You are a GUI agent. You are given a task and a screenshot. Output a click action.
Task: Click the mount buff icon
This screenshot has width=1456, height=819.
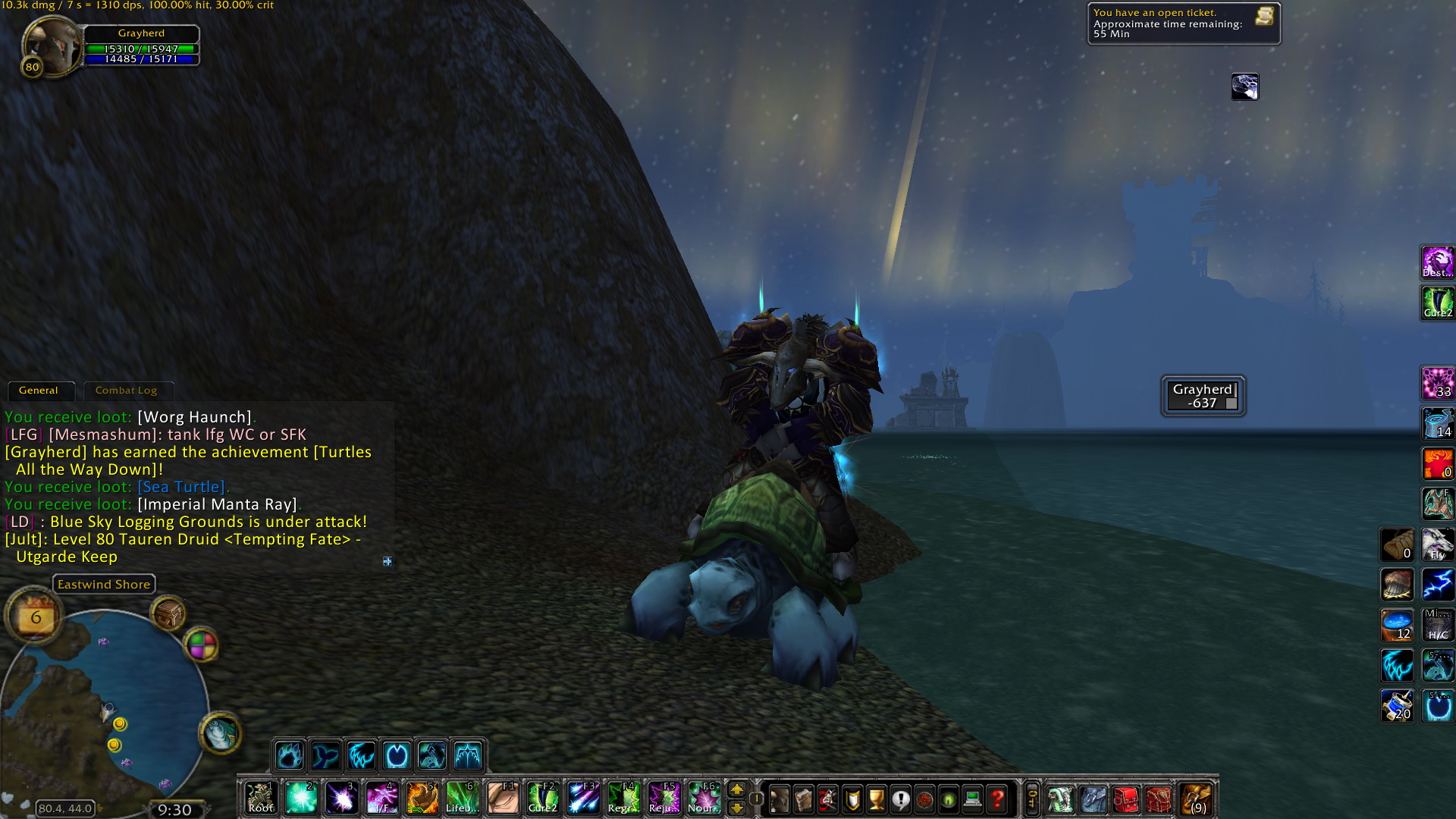pos(1244,87)
